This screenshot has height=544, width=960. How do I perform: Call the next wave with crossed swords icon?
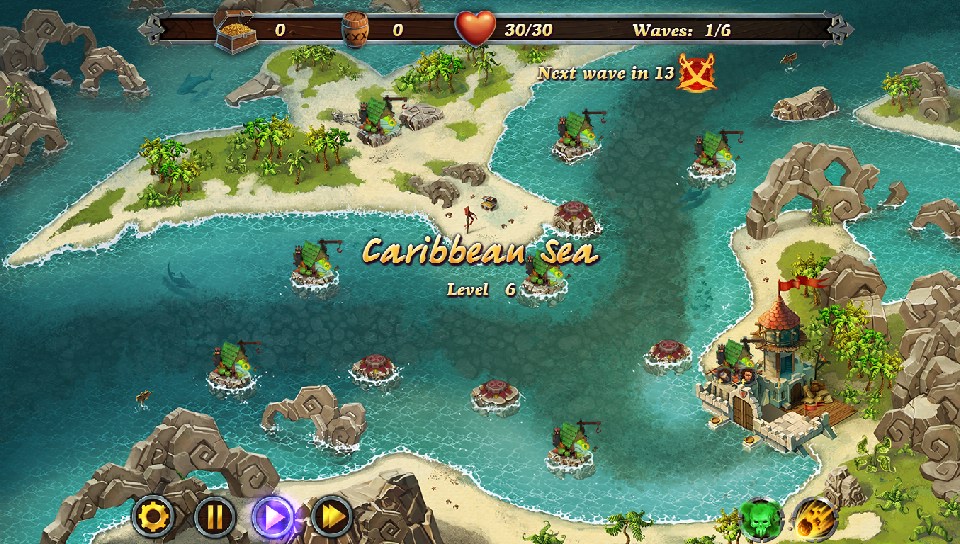pos(696,73)
